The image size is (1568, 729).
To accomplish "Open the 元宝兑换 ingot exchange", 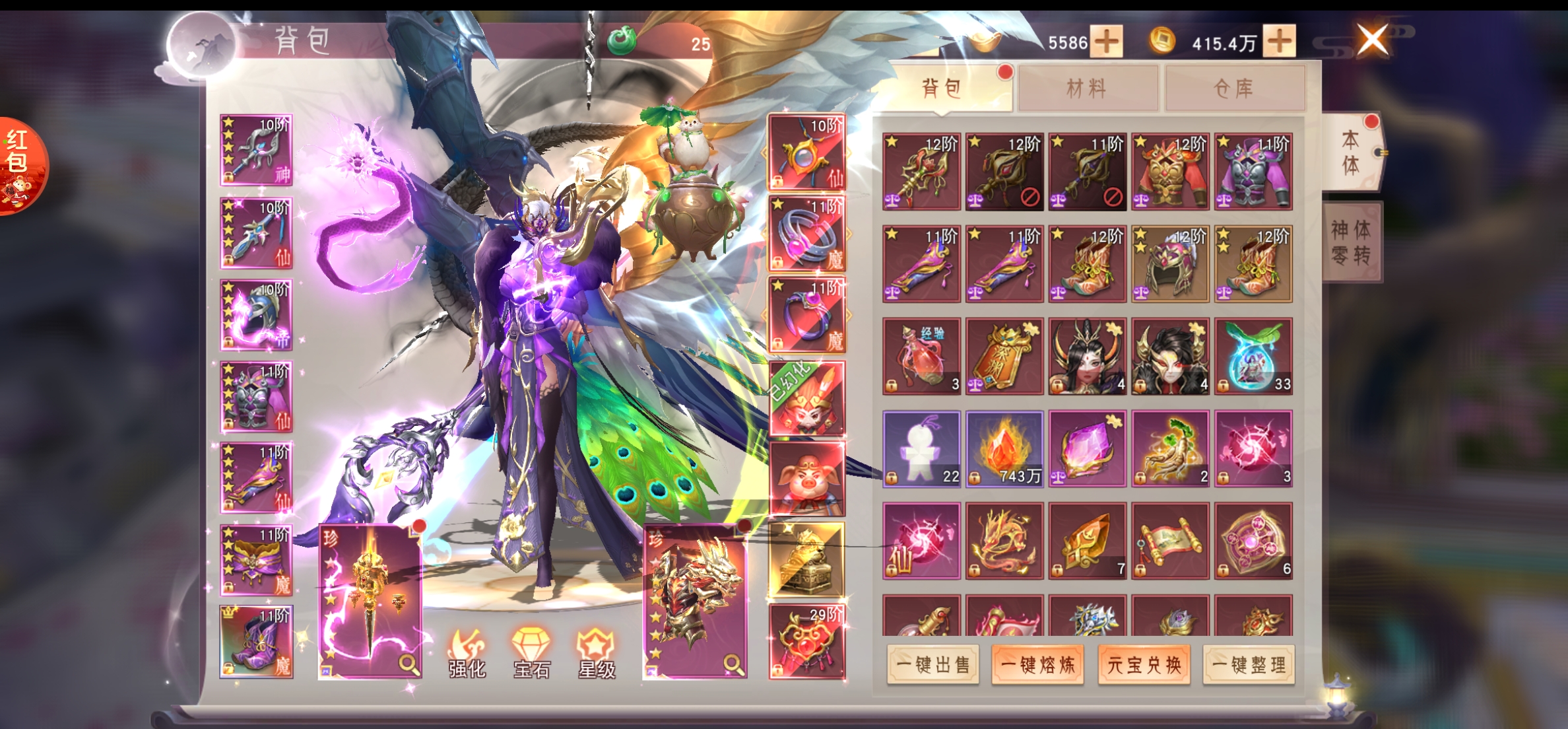I will (1144, 665).
